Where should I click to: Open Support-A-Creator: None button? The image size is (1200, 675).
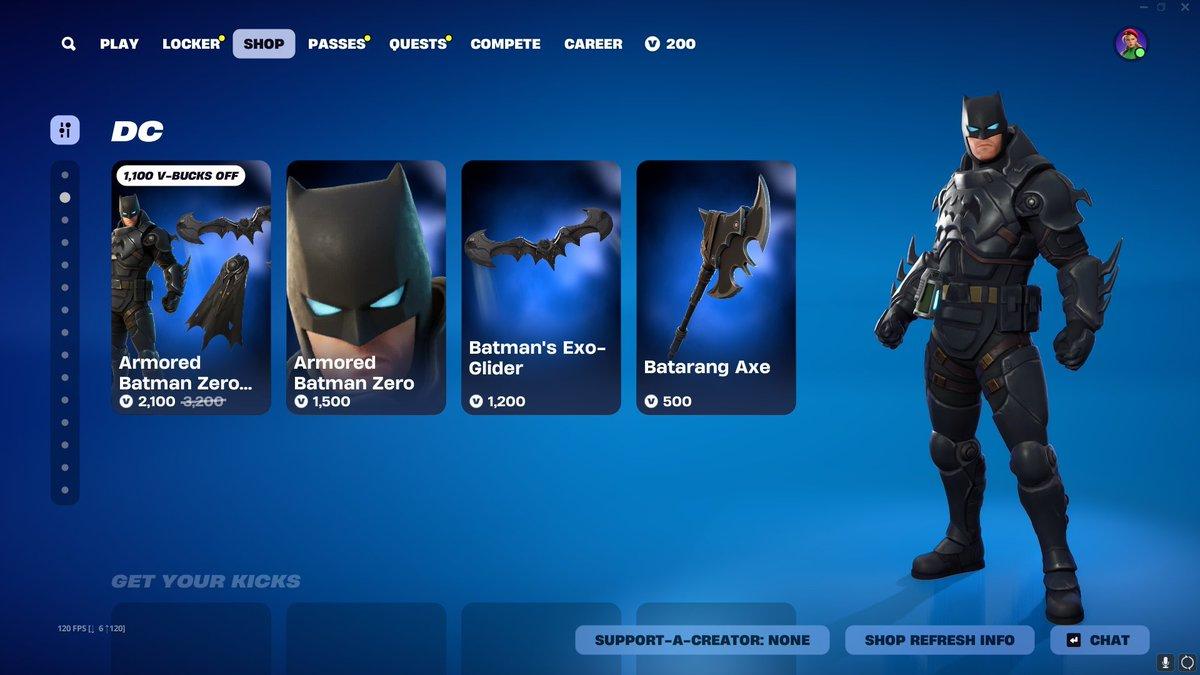[702, 640]
